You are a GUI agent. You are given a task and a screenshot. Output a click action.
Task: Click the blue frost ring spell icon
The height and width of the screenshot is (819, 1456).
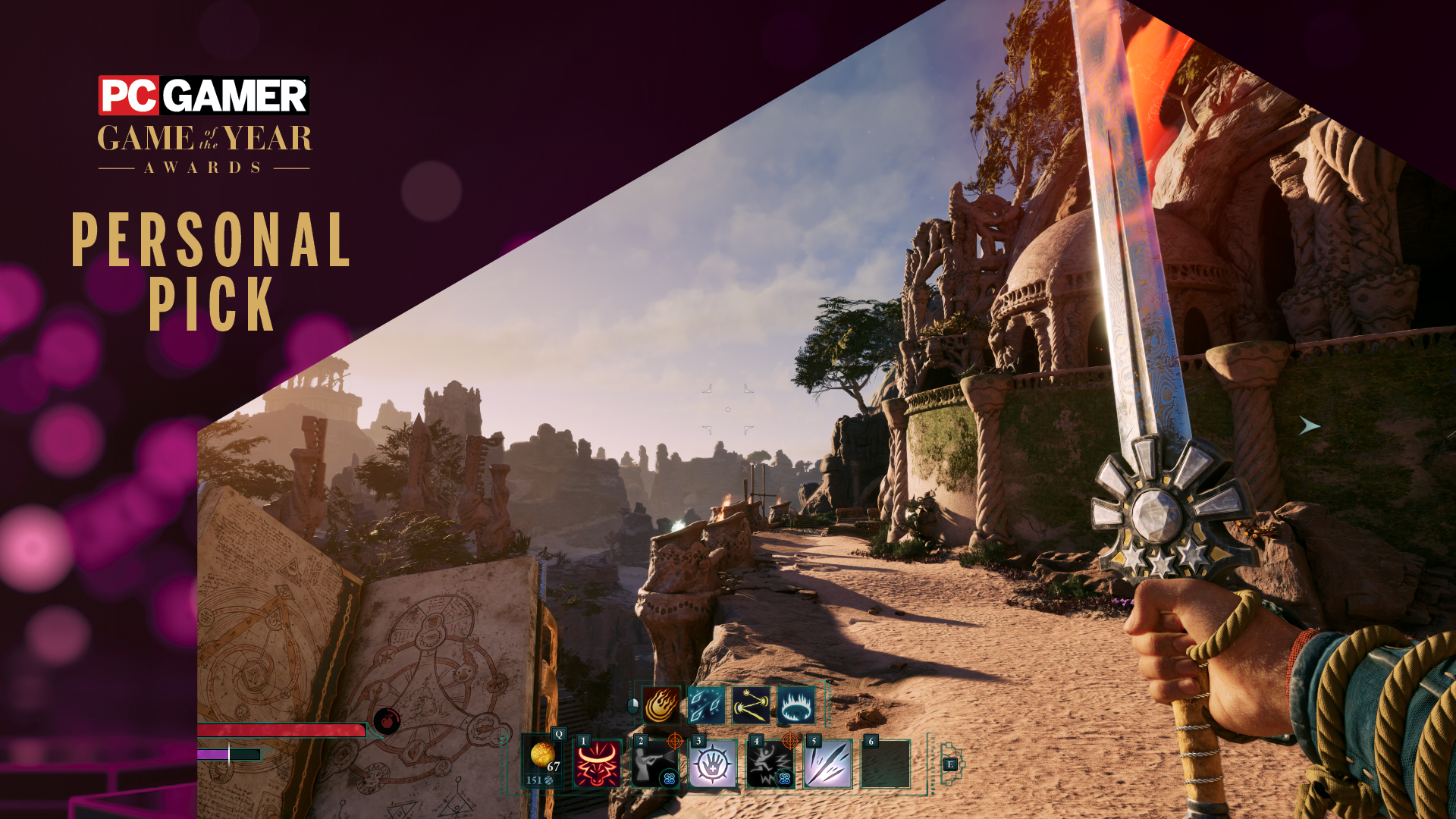[795, 705]
